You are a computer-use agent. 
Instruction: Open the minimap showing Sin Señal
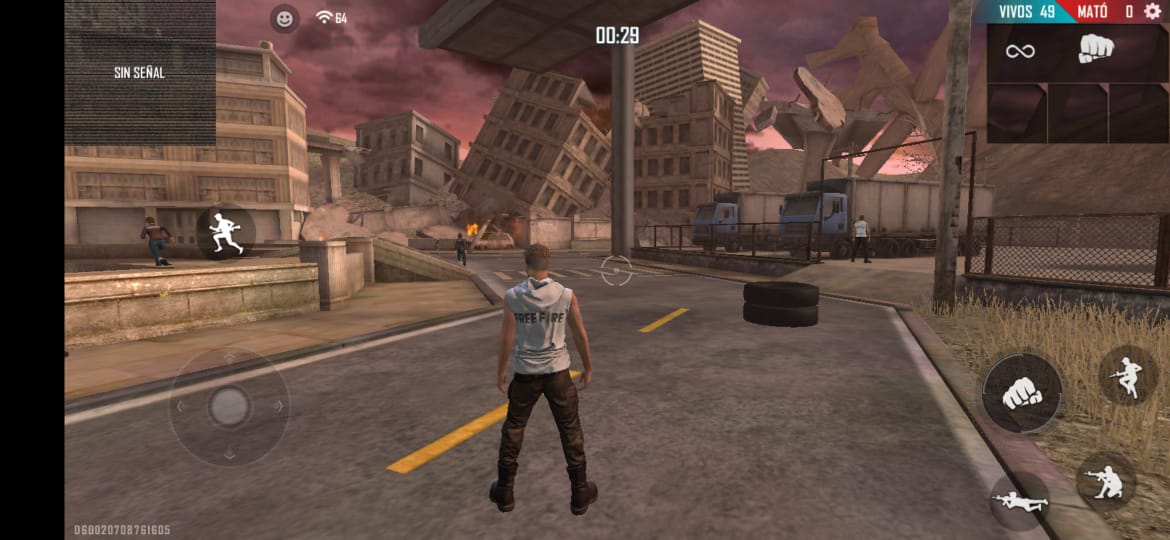click(140, 73)
